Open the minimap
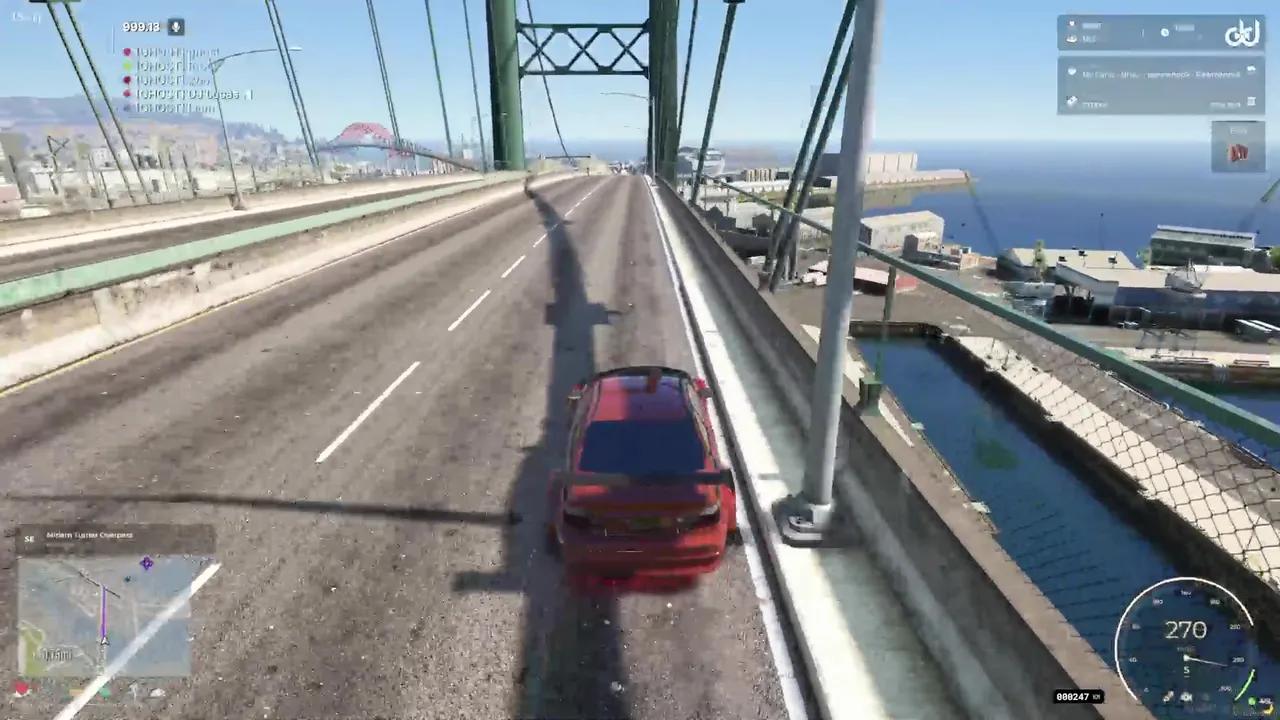Screen dimensions: 1280x720 coord(104,615)
